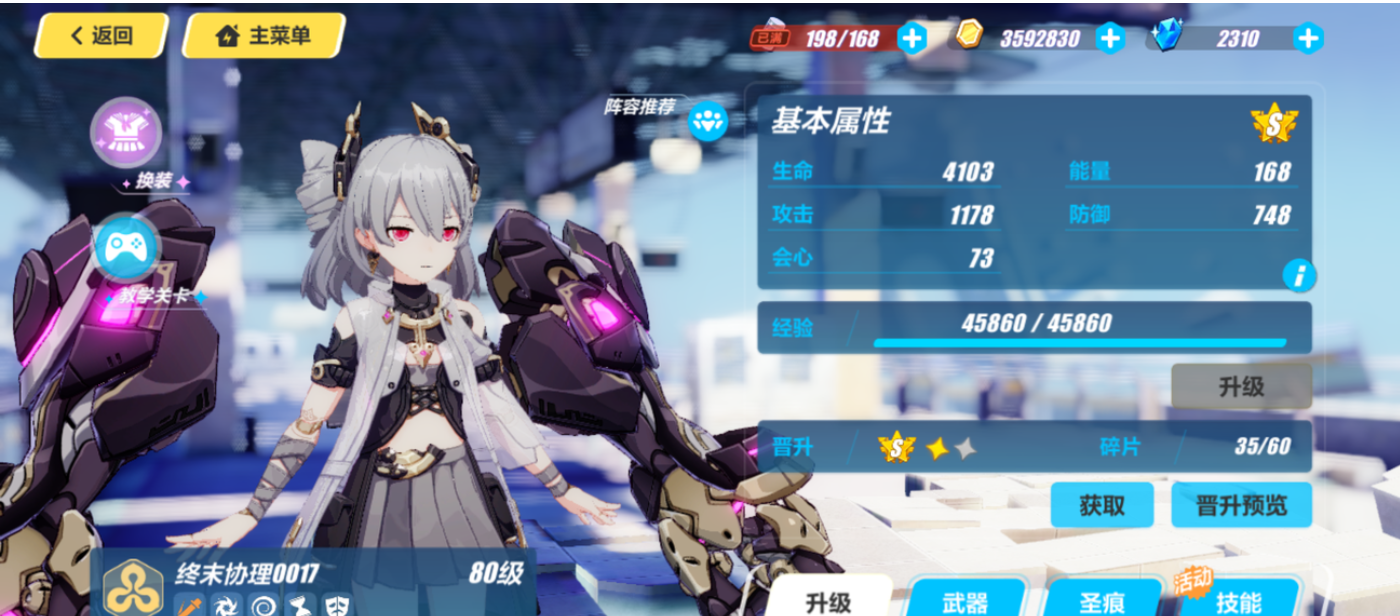Add gold coins with the plus button

[1110, 39]
